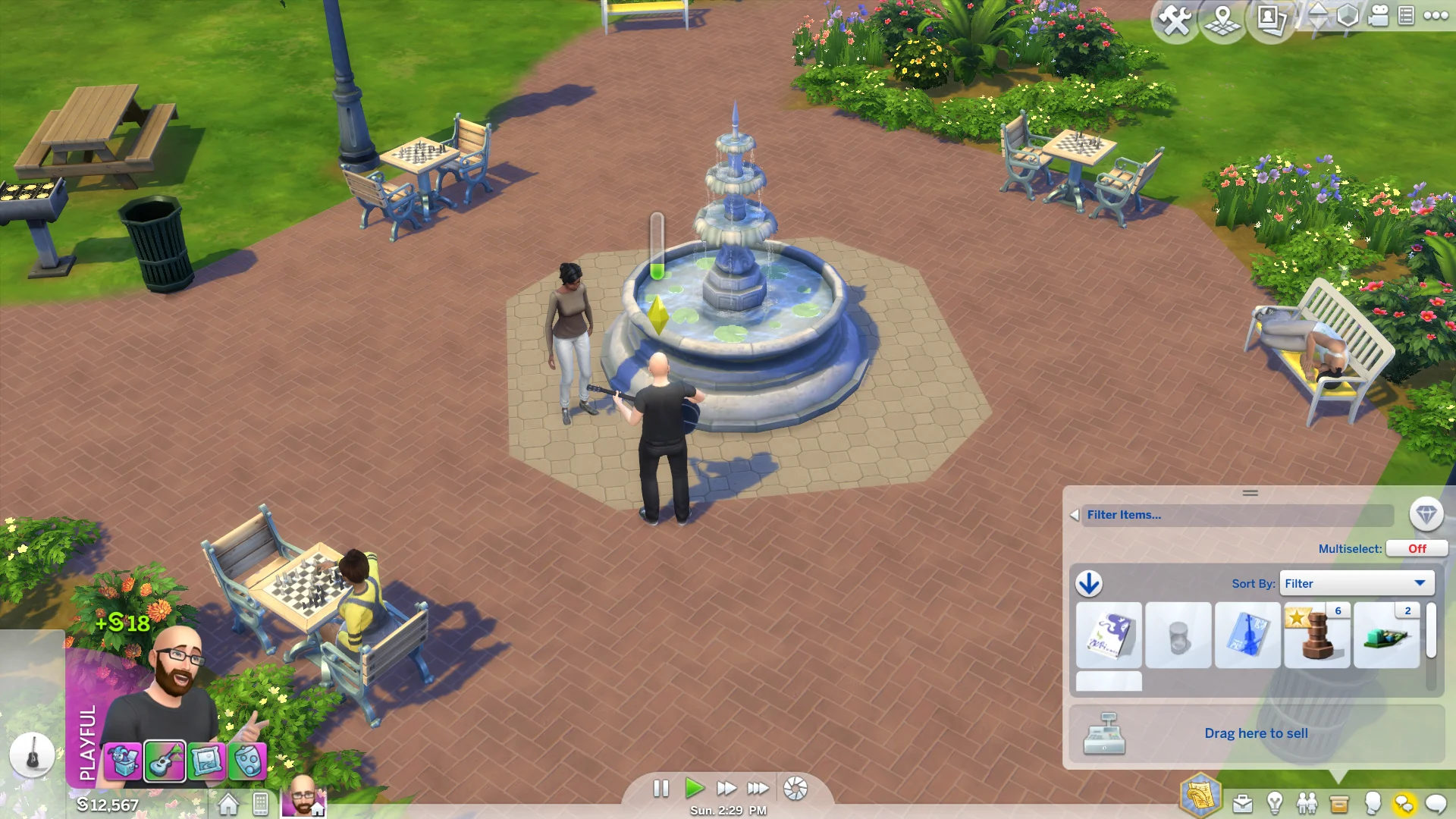Open the neighborhood map view icon
Image resolution: width=1456 pixels, height=819 pixels.
[x=1223, y=19]
